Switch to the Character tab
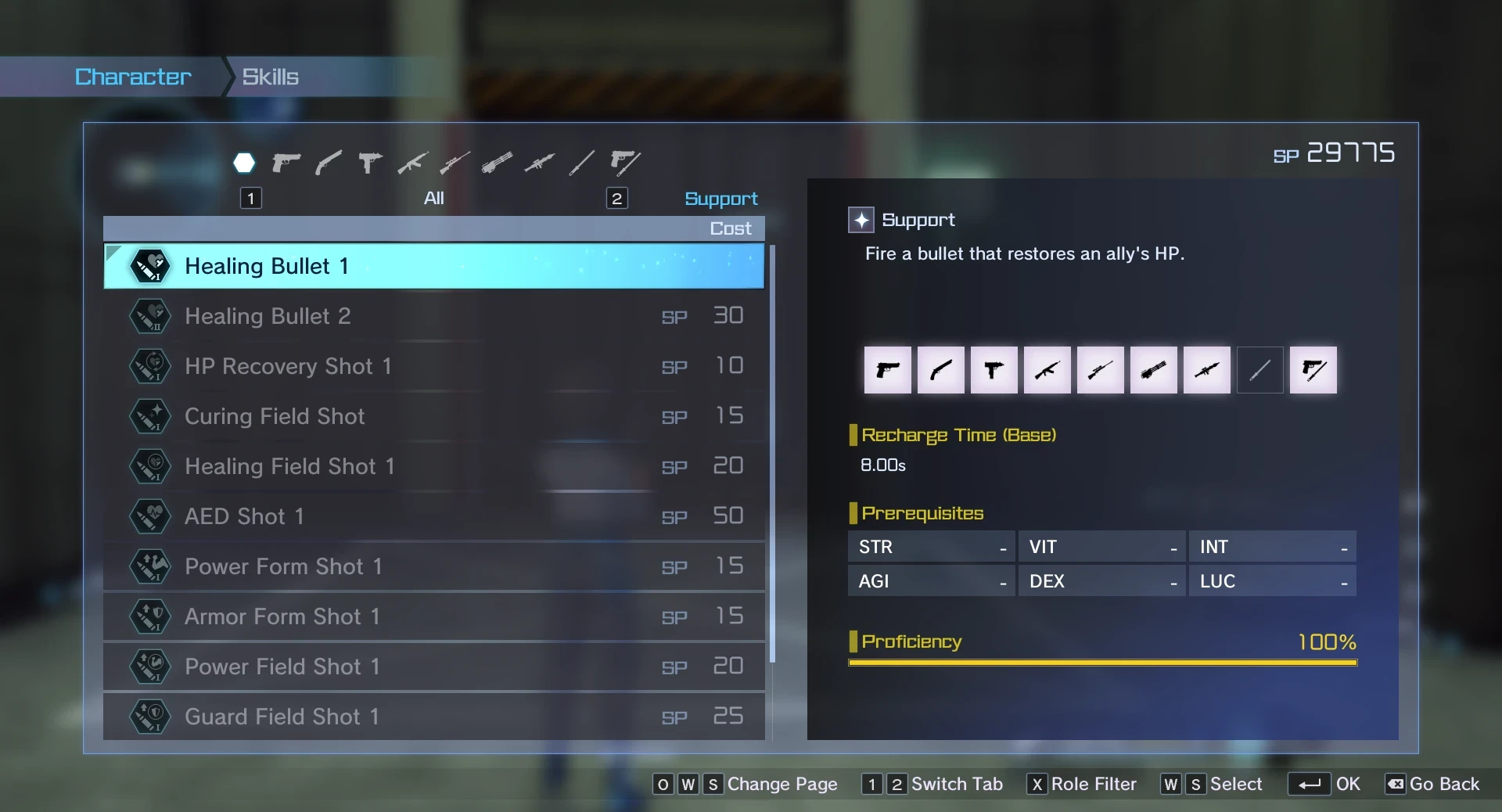 (x=132, y=76)
